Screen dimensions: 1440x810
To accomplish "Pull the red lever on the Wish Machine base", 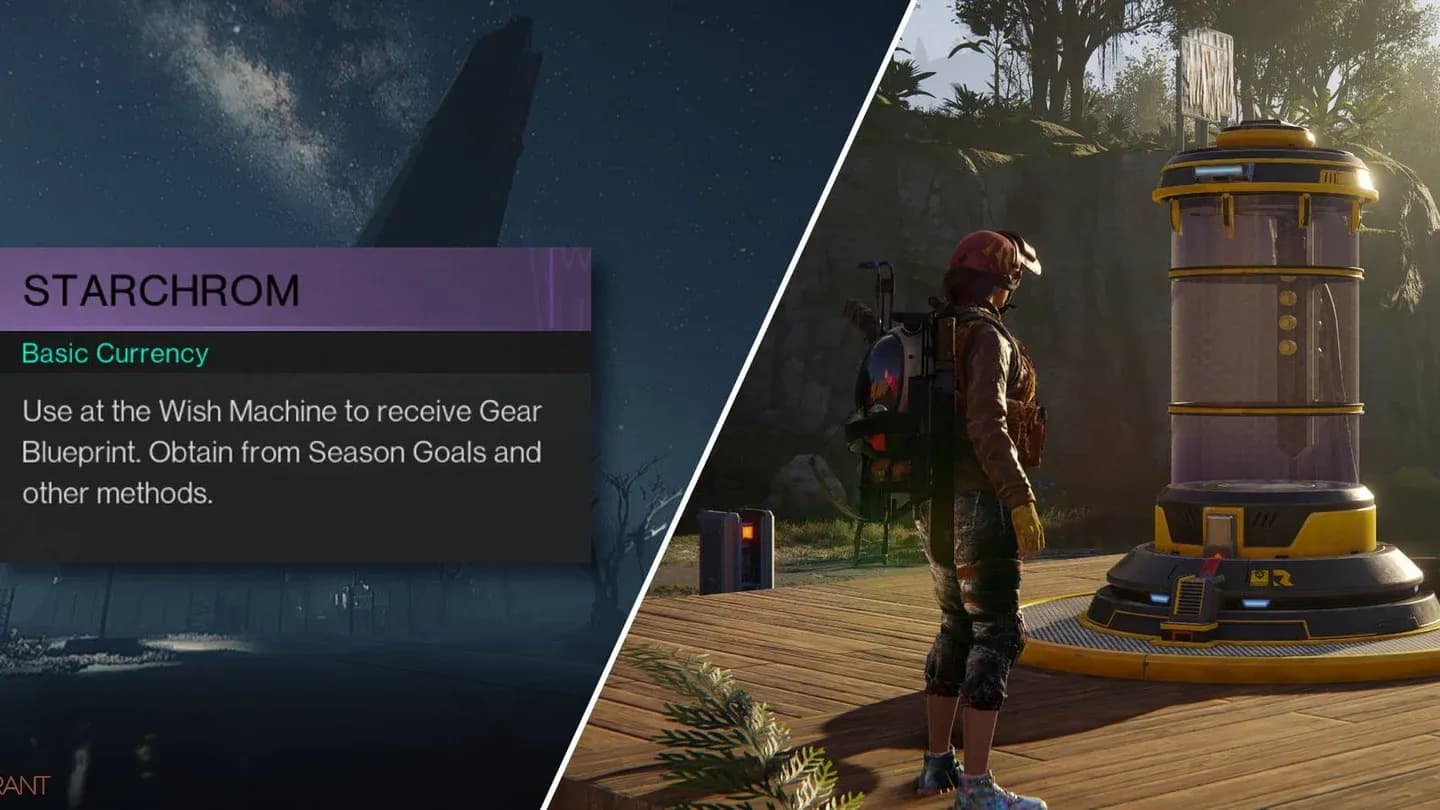I will [1210, 568].
